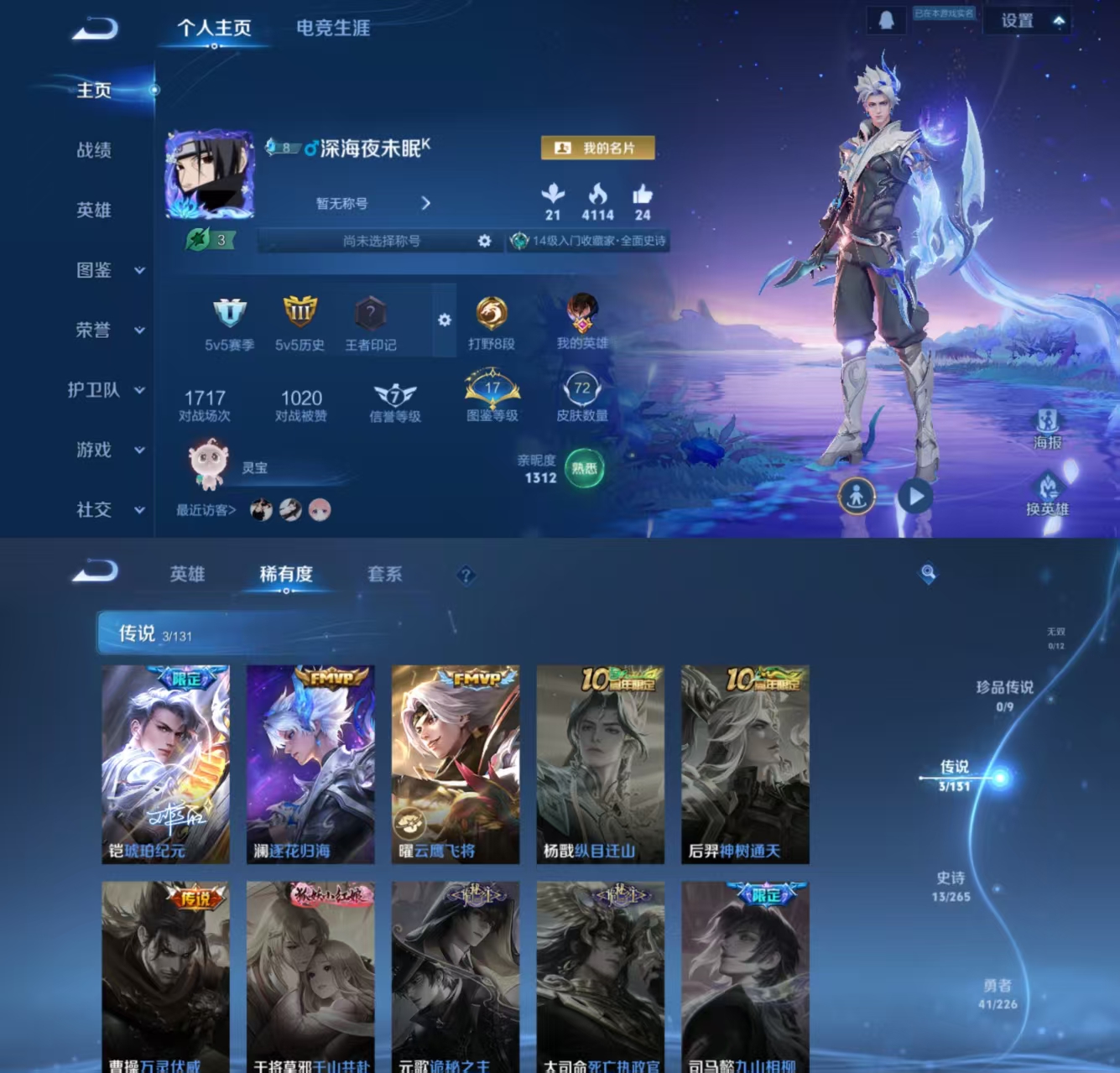Select the 铠 琥珀纪元 skin card
The width and height of the screenshot is (1120, 1073).
click(165, 763)
